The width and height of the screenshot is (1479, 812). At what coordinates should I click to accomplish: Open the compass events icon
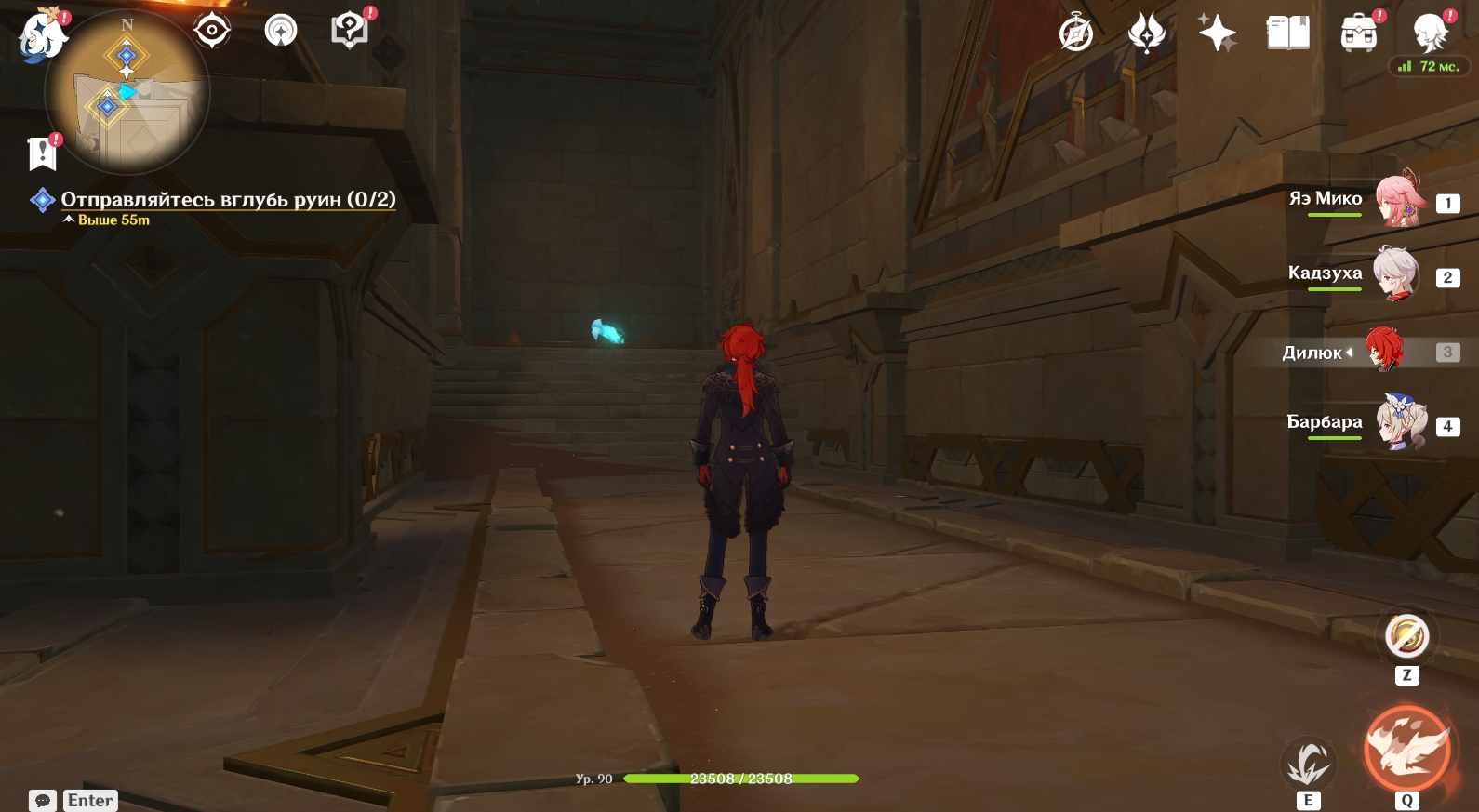coord(1076,33)
